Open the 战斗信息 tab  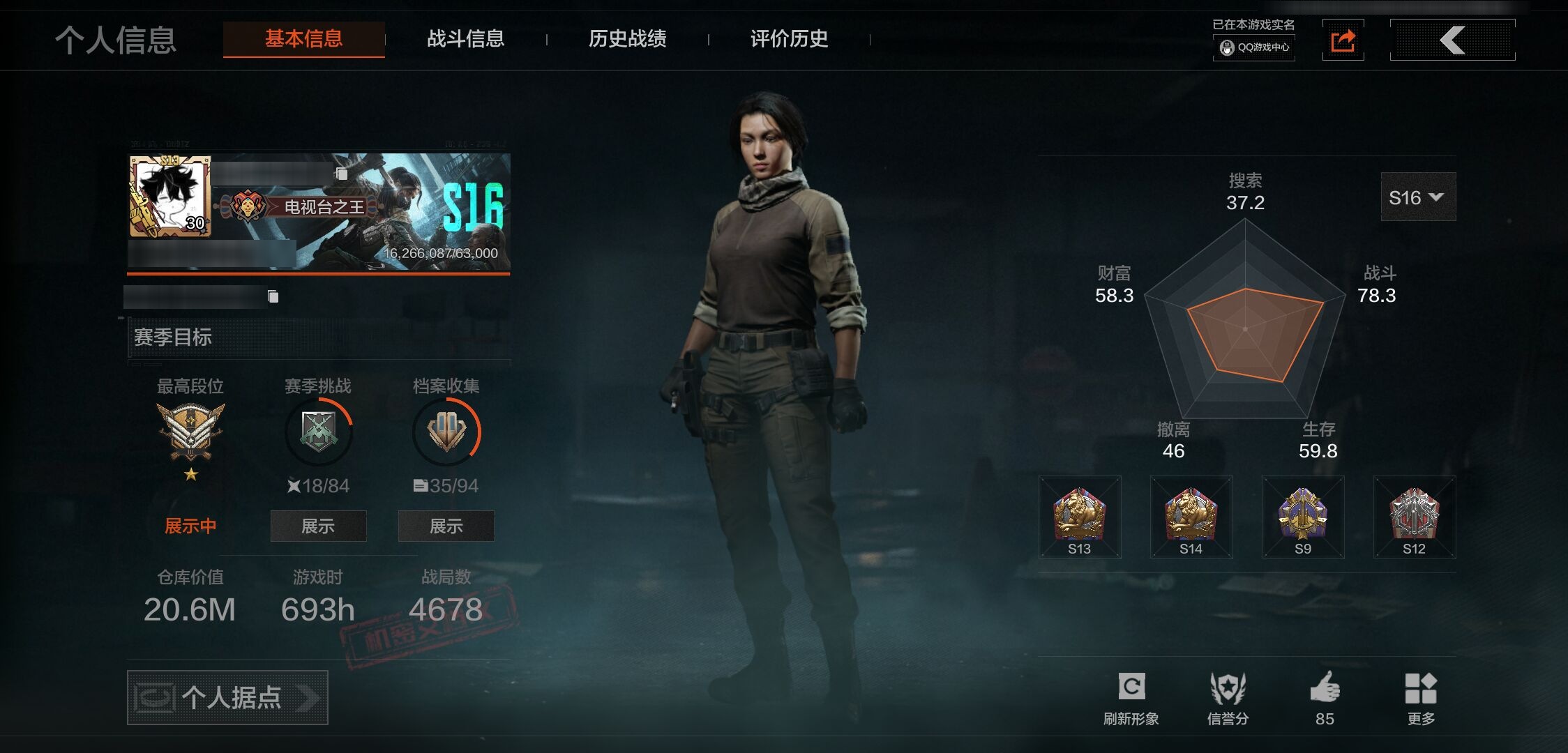[x=465, y=39]
